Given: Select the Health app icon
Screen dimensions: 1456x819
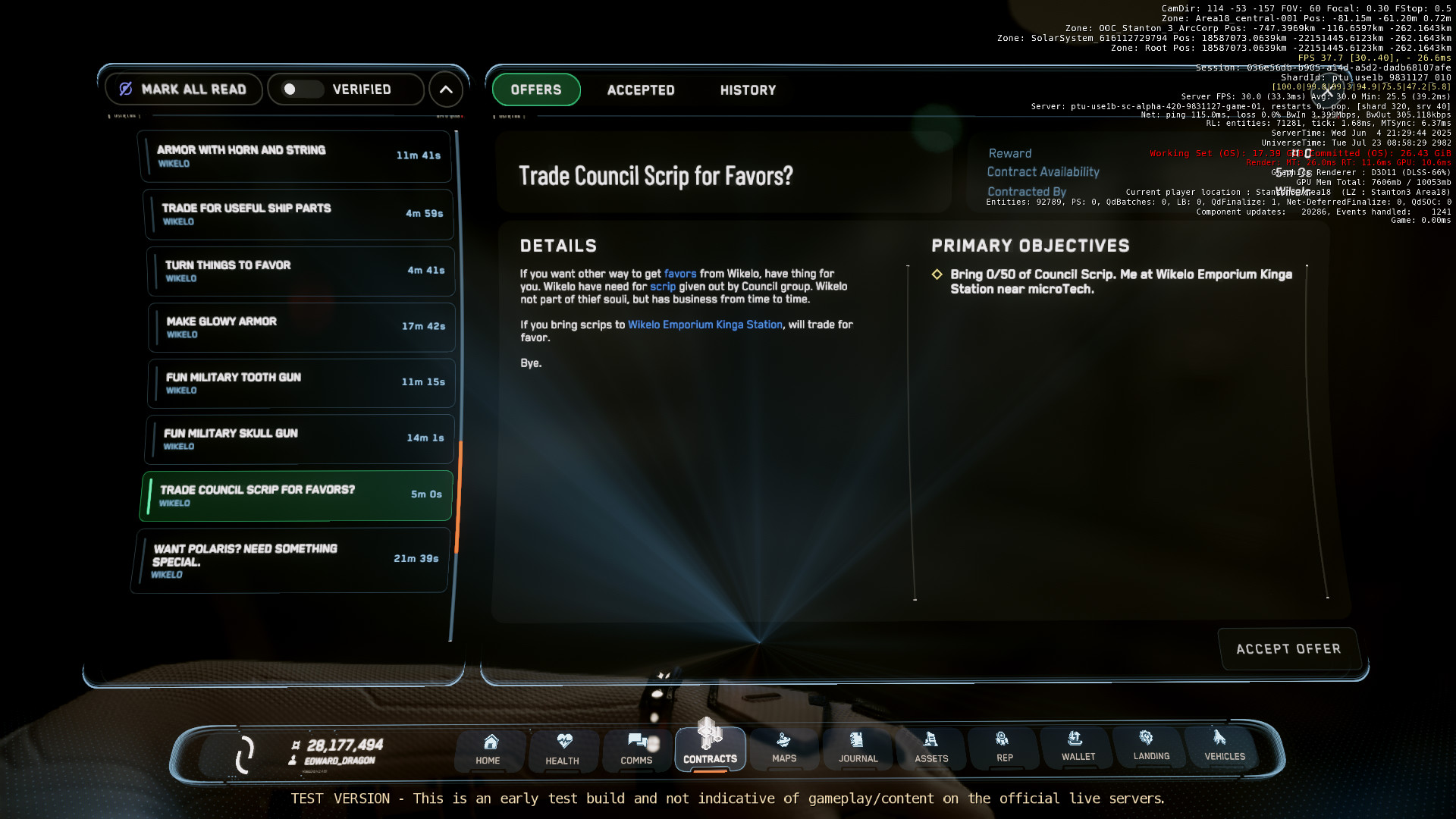Looking at the screenshot, I should click(x=563, y=748).
